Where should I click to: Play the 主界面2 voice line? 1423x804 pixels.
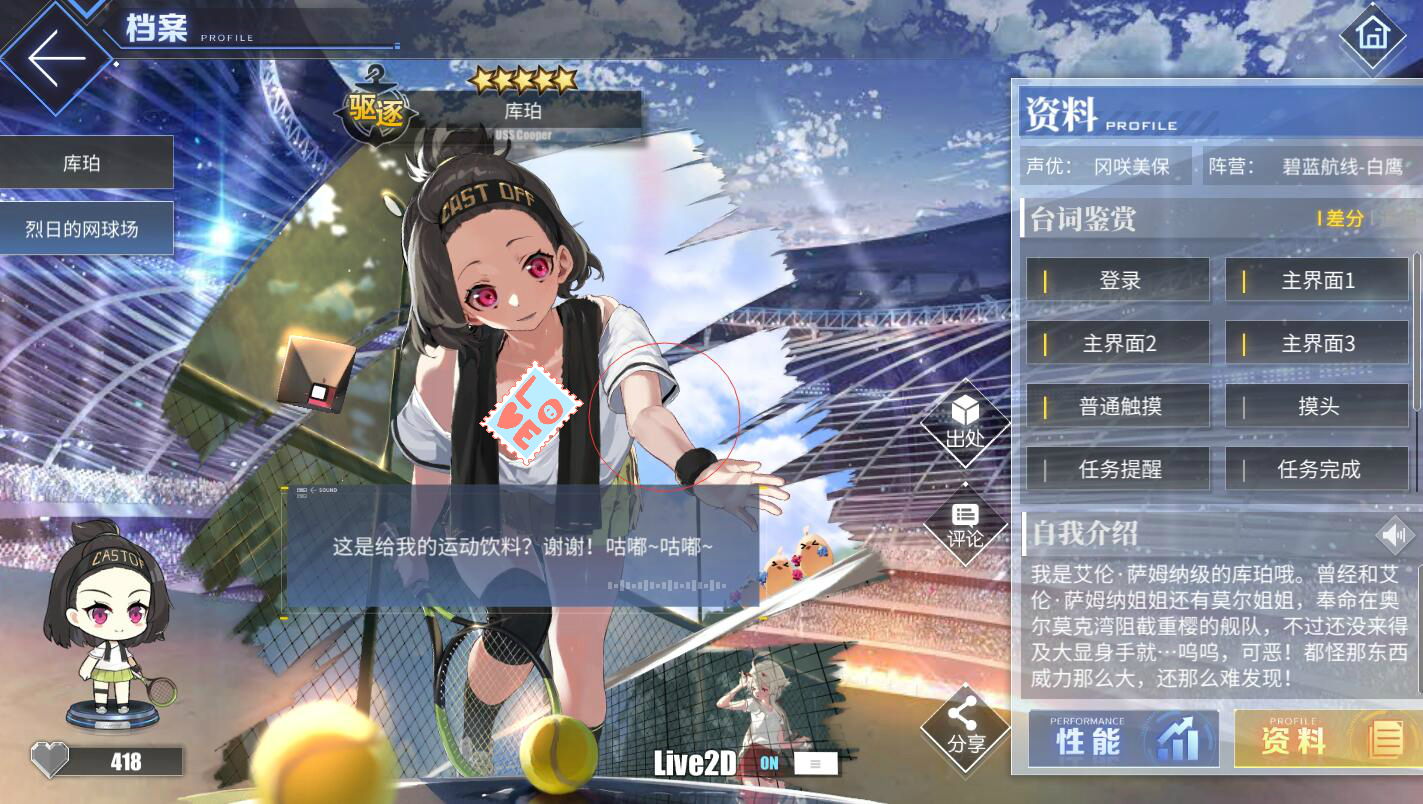pos(1118,344)
